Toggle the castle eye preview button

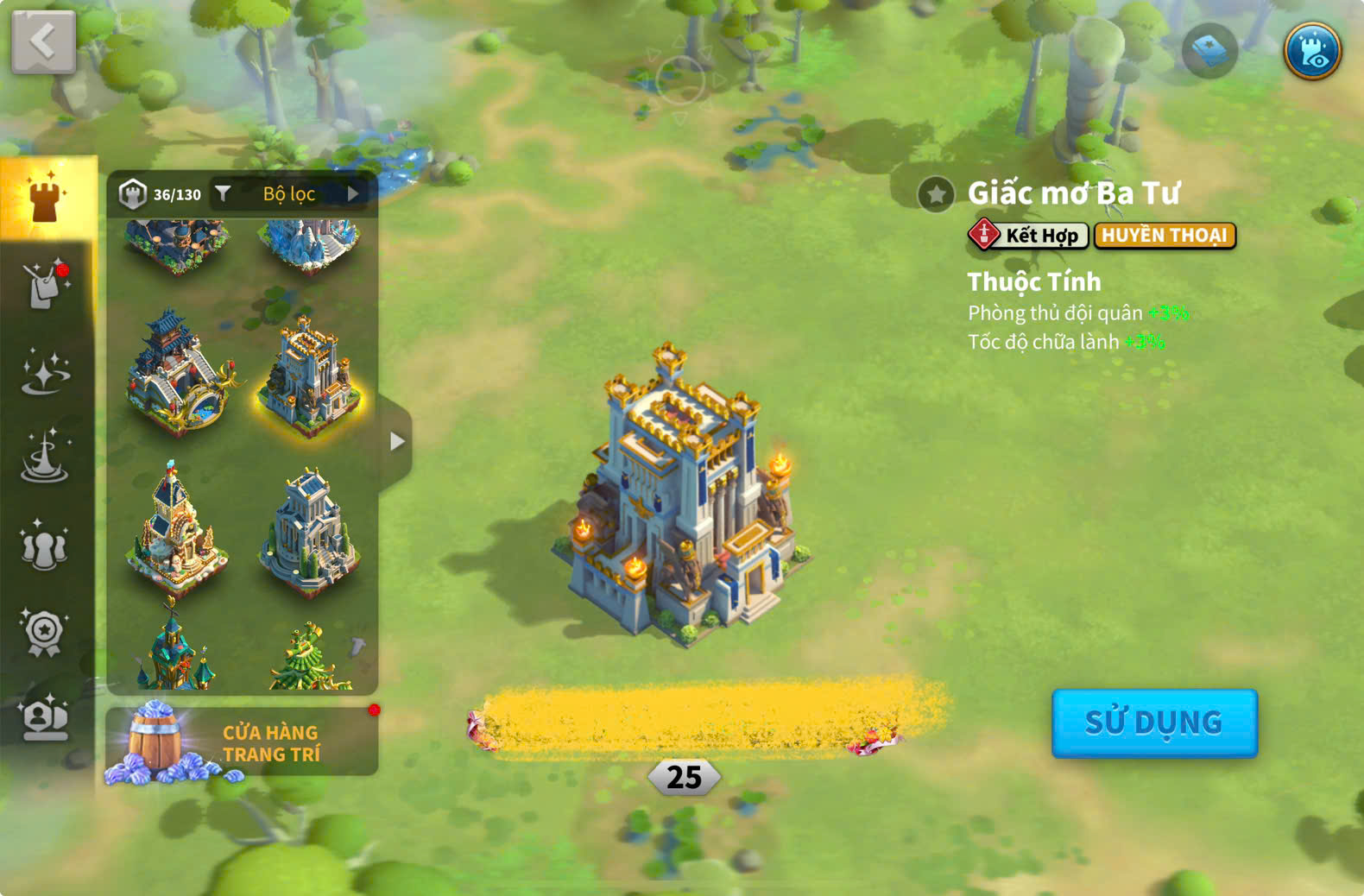click(1311, 51)
